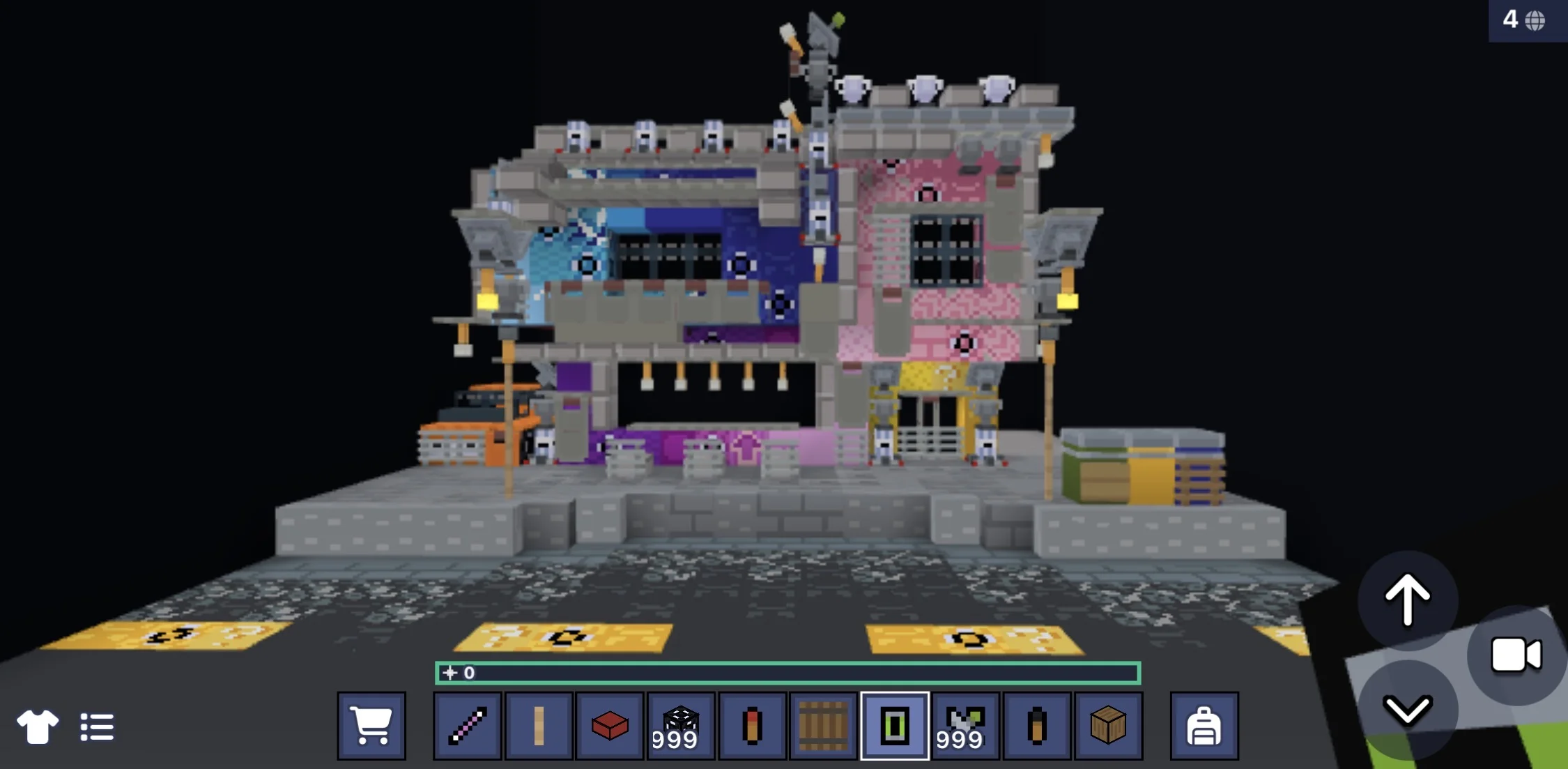1568x769 pixels.
Task: Select the black cage block stack of 999
Action: (x=680, y=725)
